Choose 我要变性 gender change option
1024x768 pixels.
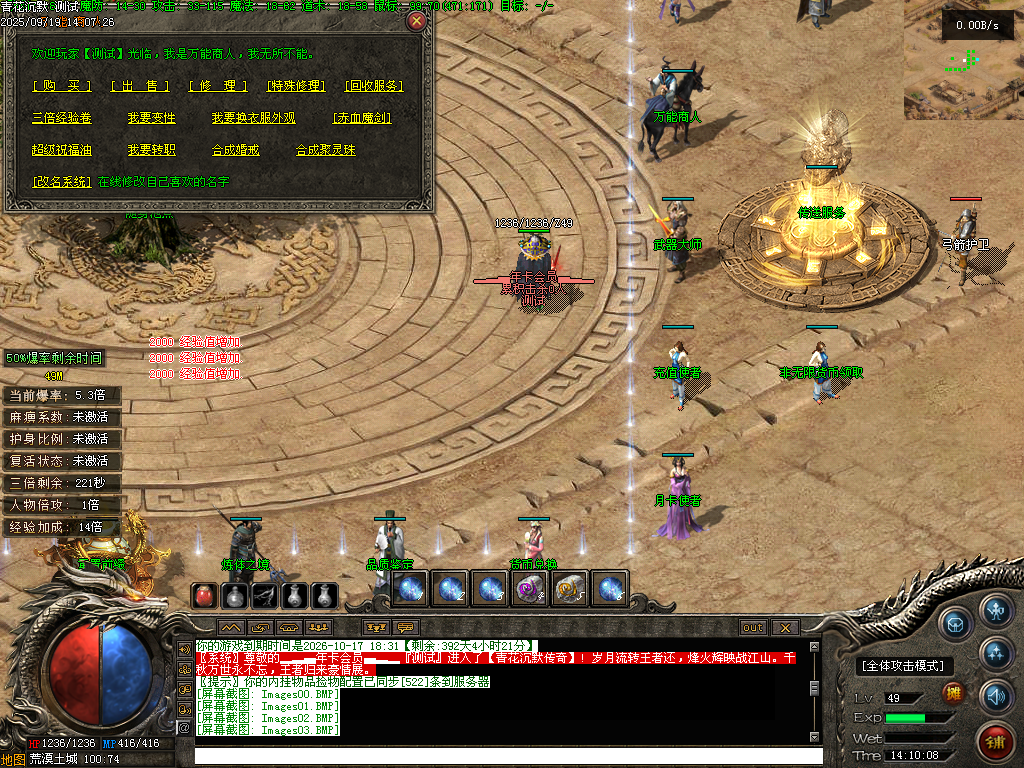tap(151, 118)
